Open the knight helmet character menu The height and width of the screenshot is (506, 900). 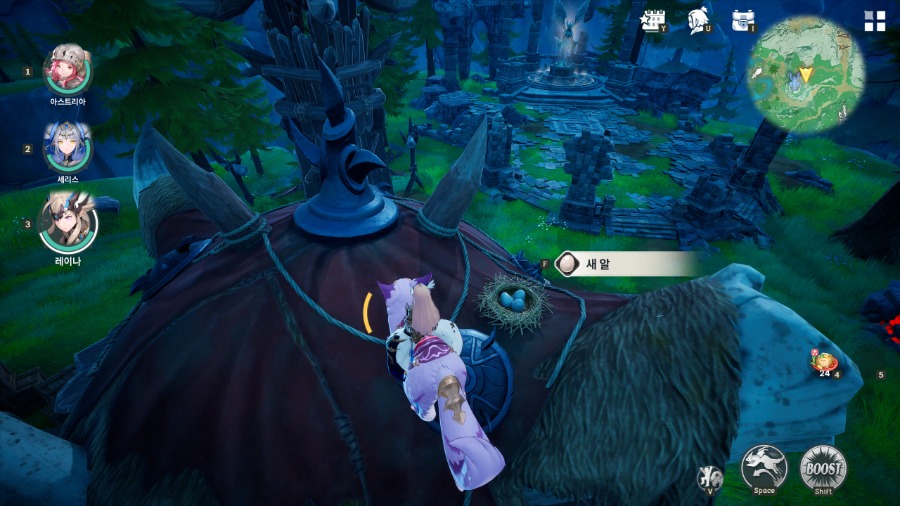[699, 20]
